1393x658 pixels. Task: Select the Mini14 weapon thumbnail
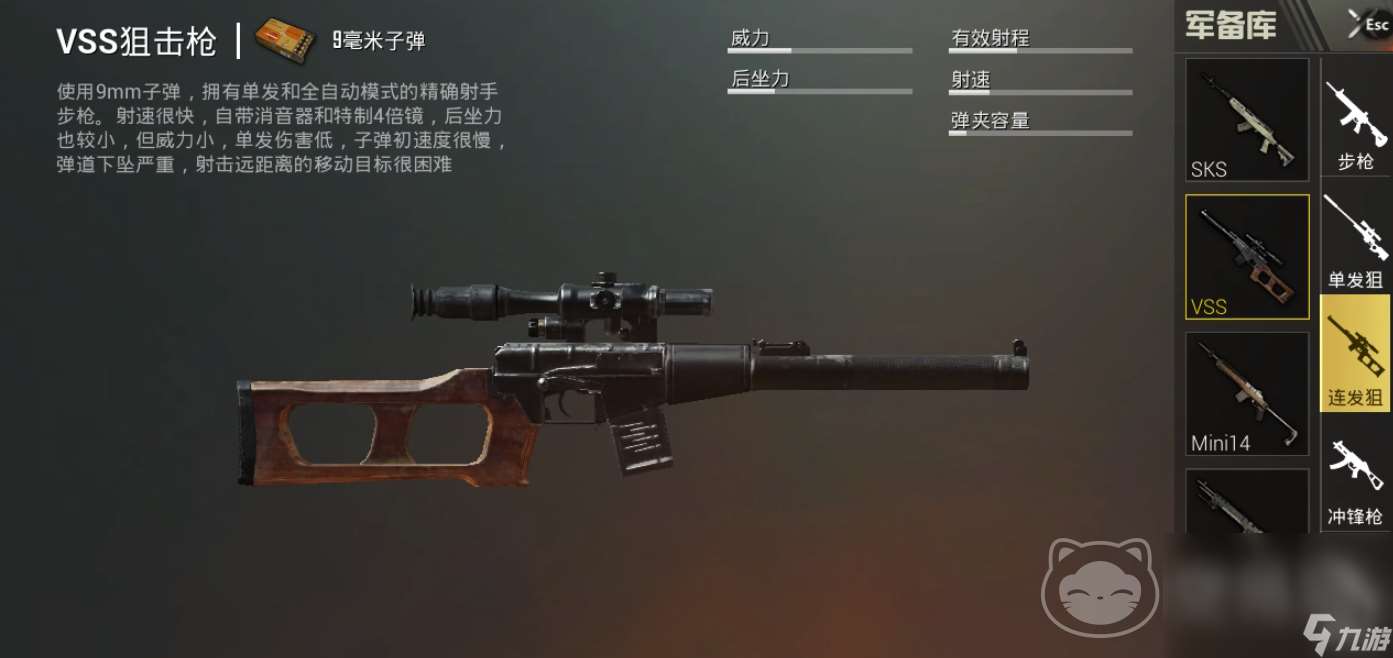[x=1246, y=394]
